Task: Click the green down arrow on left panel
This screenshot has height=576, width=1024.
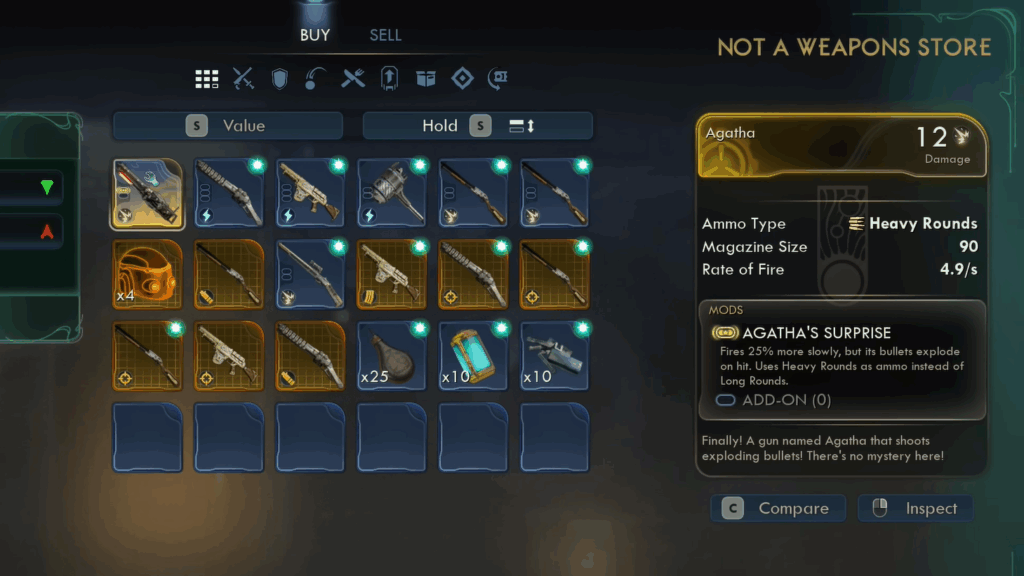Action: [x=46, y=187]
